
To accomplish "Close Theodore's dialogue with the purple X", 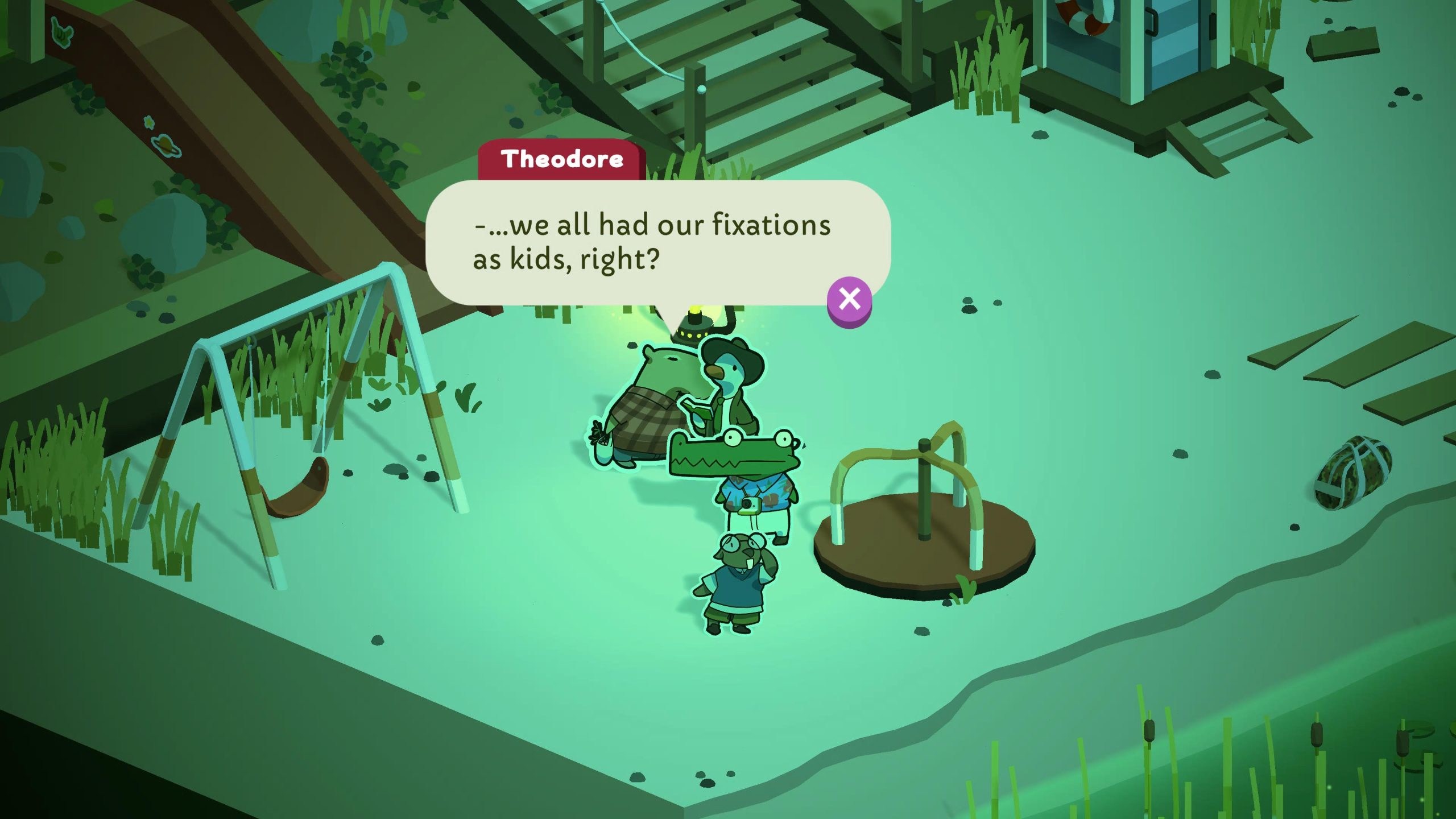I will 849,299.
